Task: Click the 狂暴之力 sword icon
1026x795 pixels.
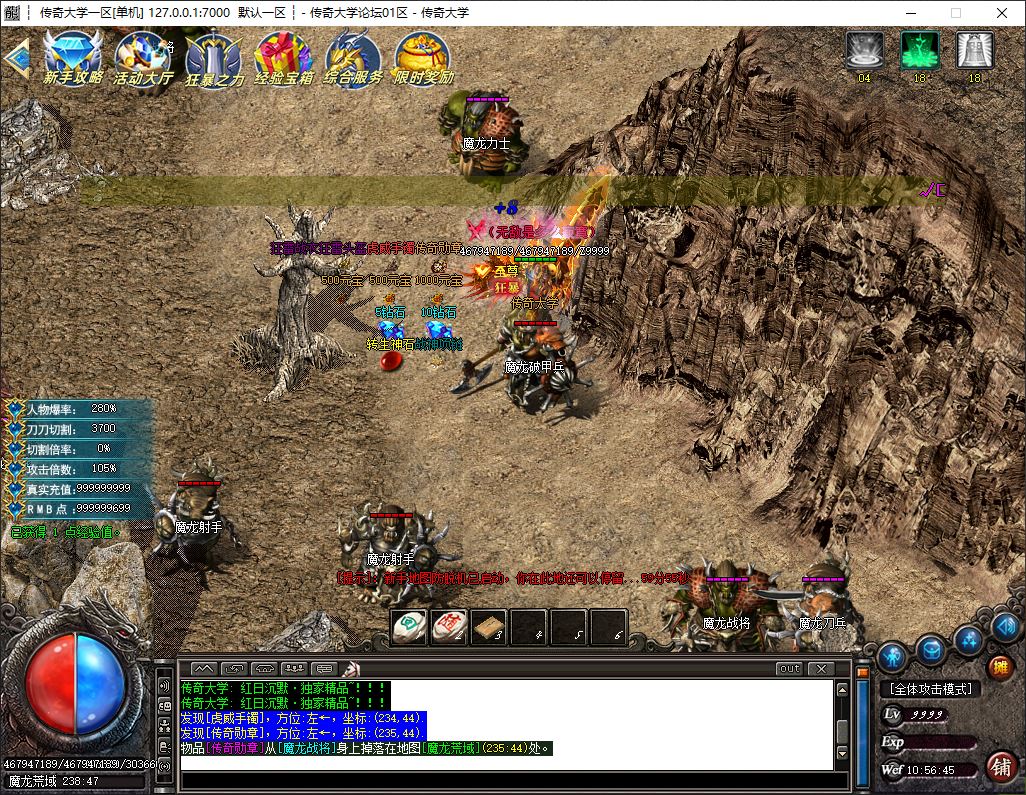Action: (213, 58)
